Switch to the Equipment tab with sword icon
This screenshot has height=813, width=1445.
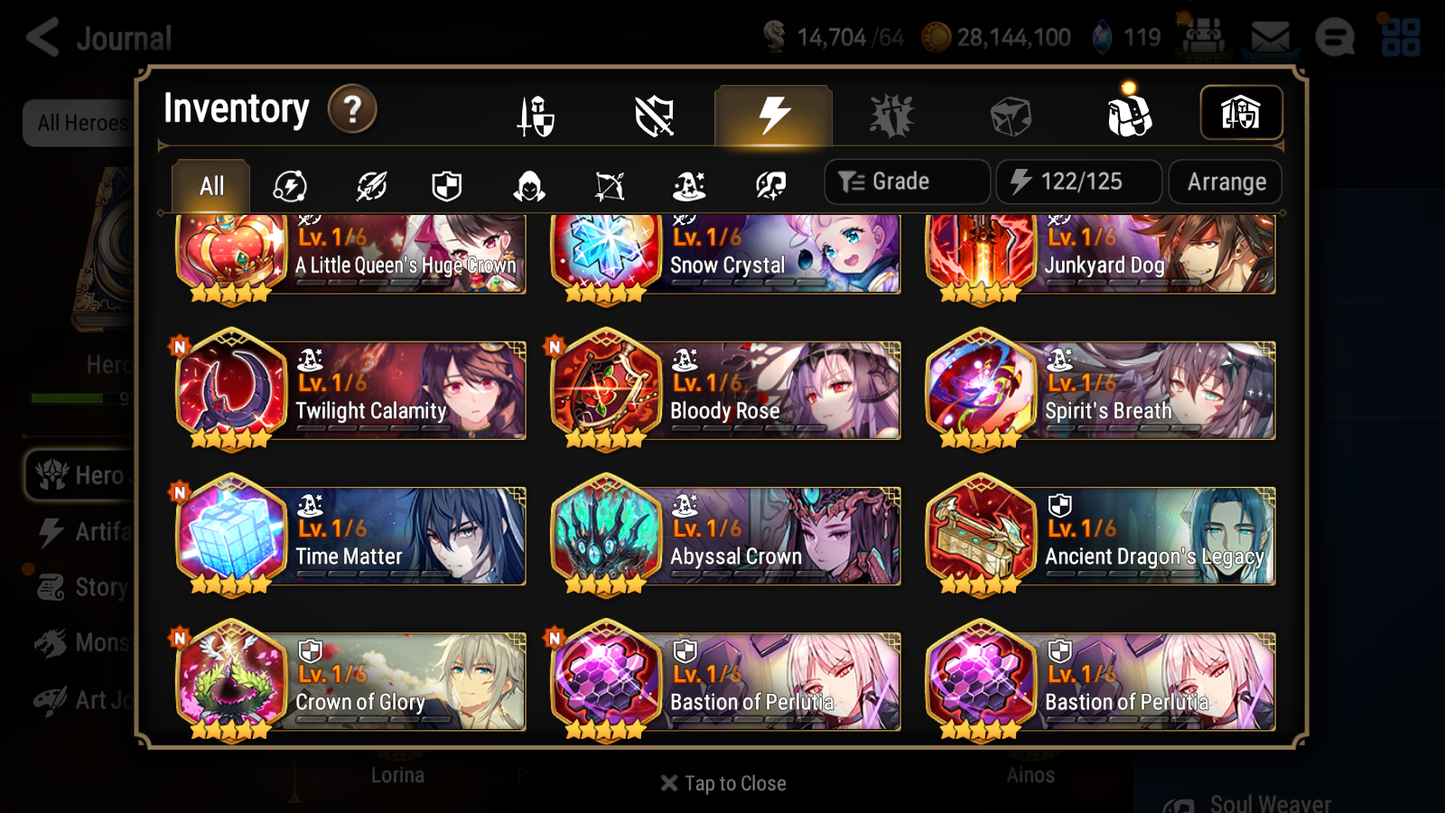tap(537, 113)
